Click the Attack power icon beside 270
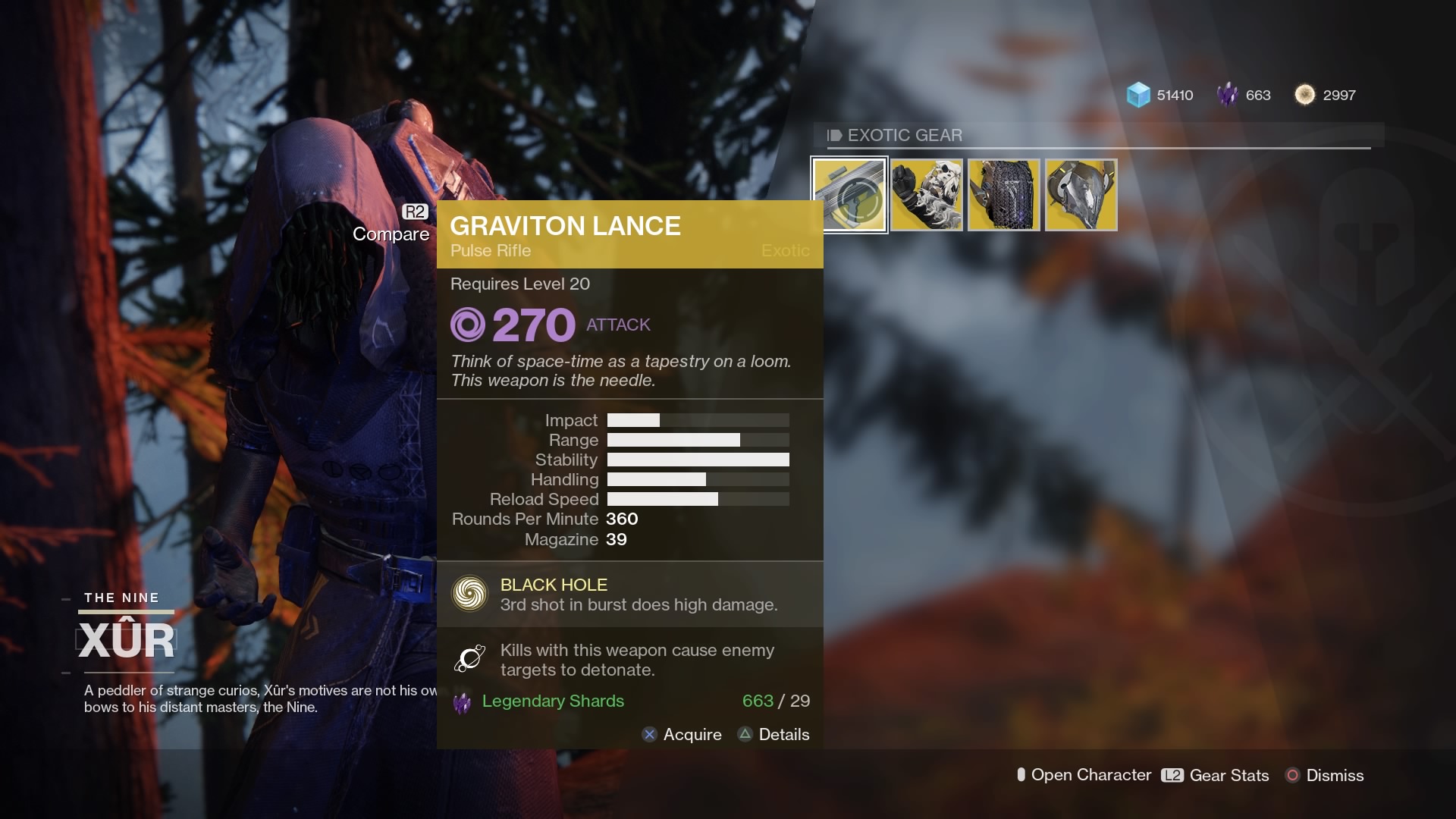This screenshot has width=1456, height=819. click(470, 325)
